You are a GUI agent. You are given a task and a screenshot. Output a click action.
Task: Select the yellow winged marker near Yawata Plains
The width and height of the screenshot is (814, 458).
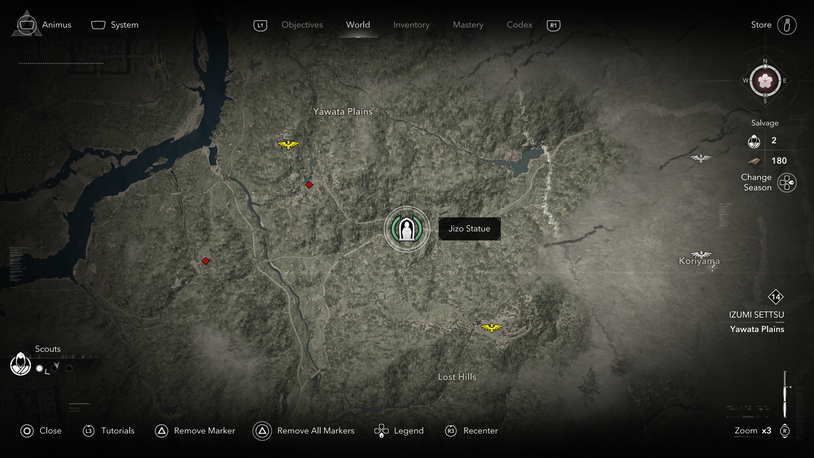point(288,145)
